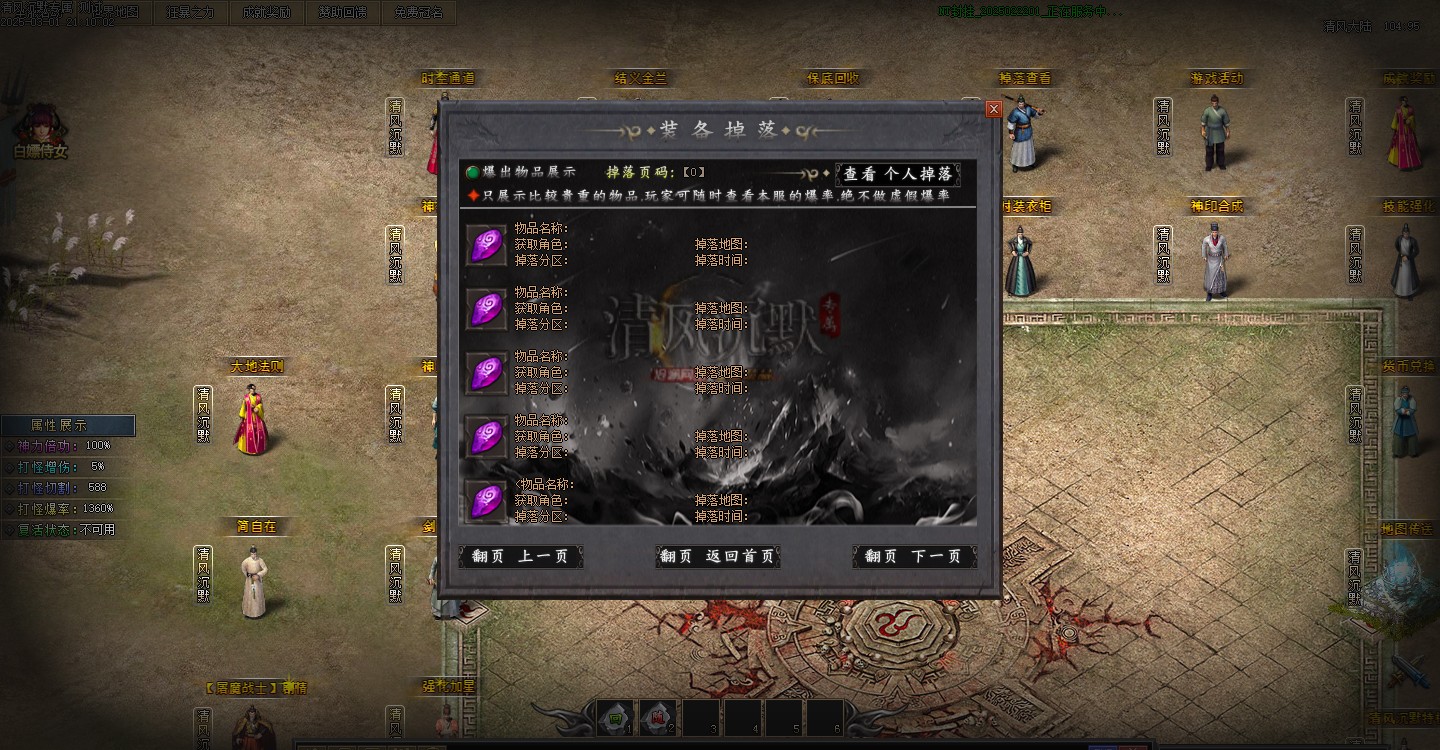Open the 免费冠名 menu

(419, 12)
